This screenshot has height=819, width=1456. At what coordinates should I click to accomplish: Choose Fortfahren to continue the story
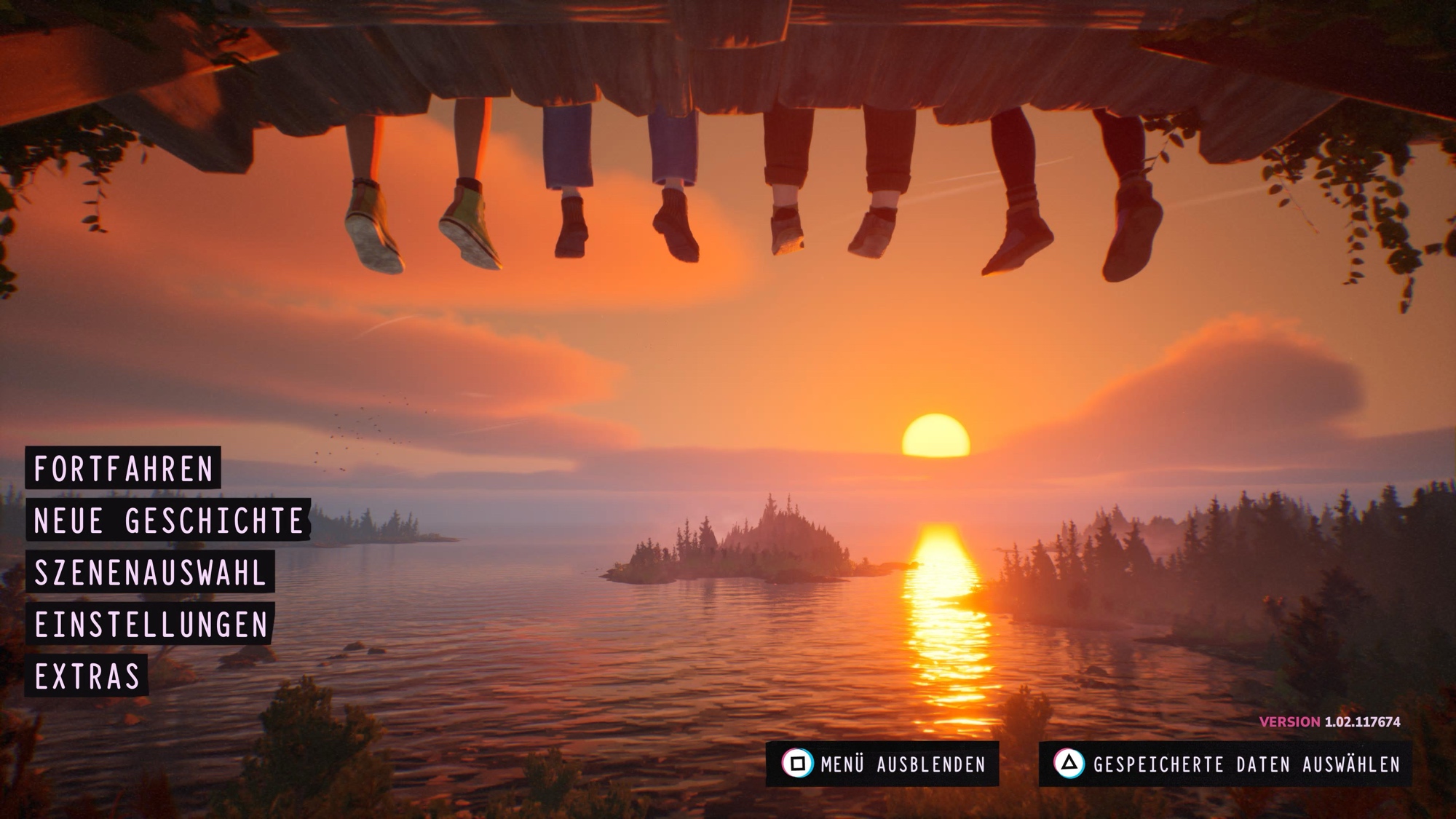[123, 468]
